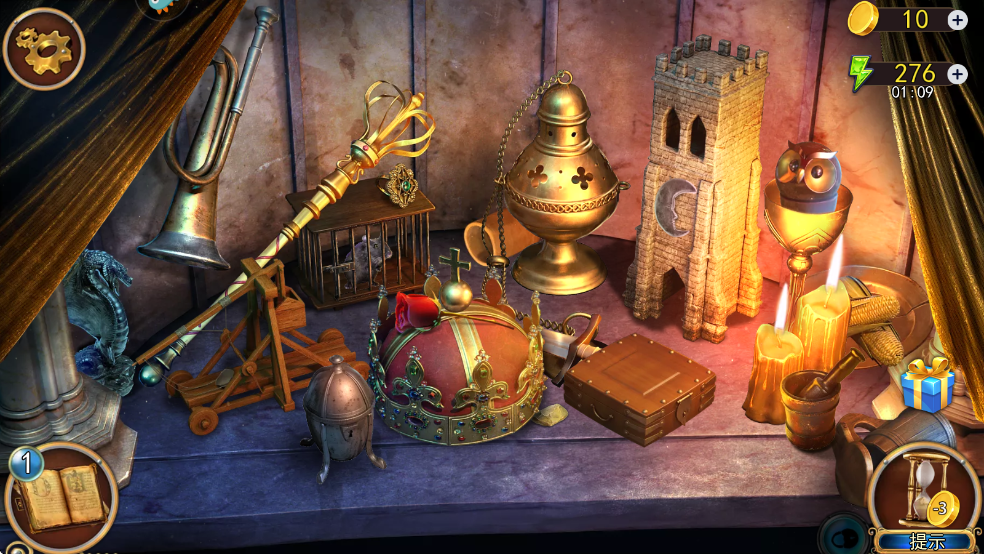Add more gold coins with plus button
Screen dimensions: 984x554
957,19
